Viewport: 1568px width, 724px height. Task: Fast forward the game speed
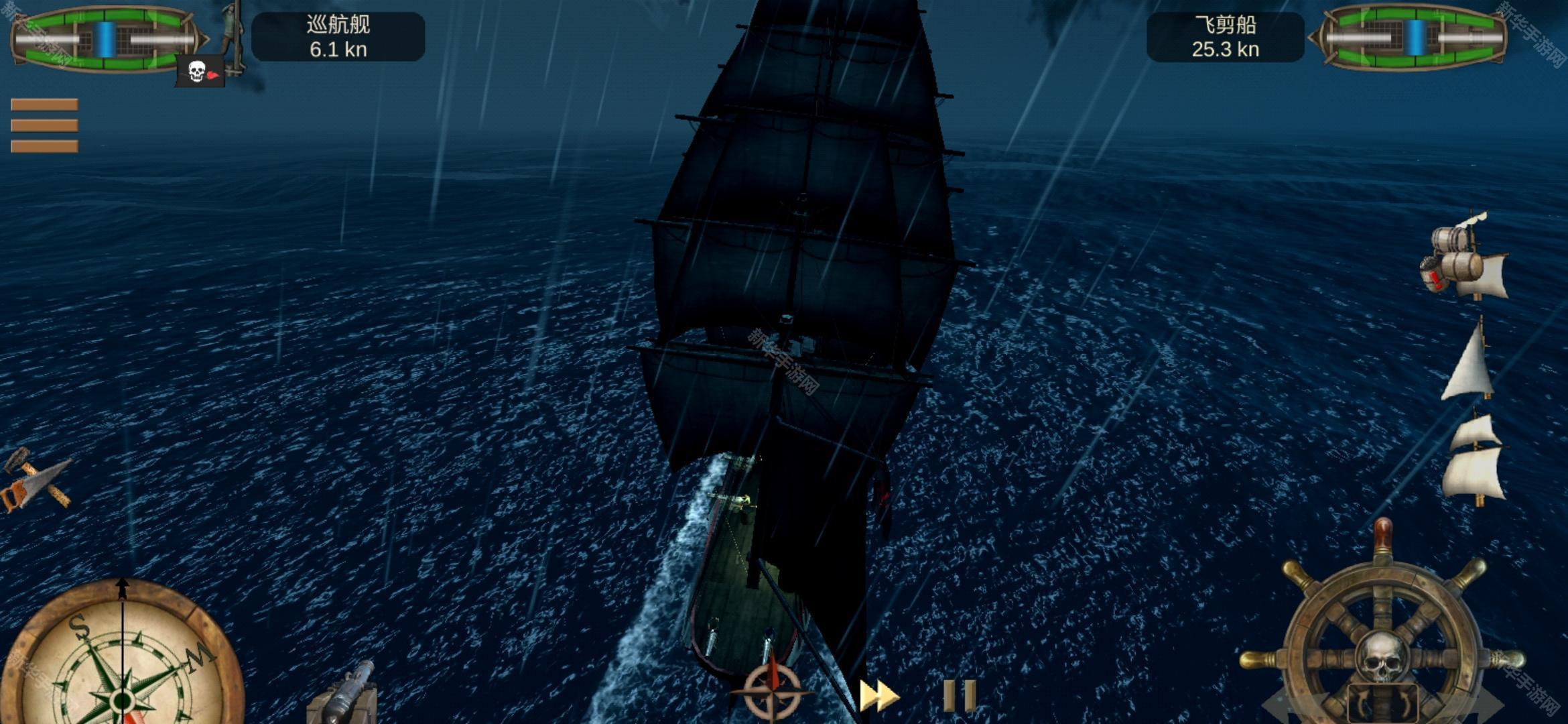[878, 696]
